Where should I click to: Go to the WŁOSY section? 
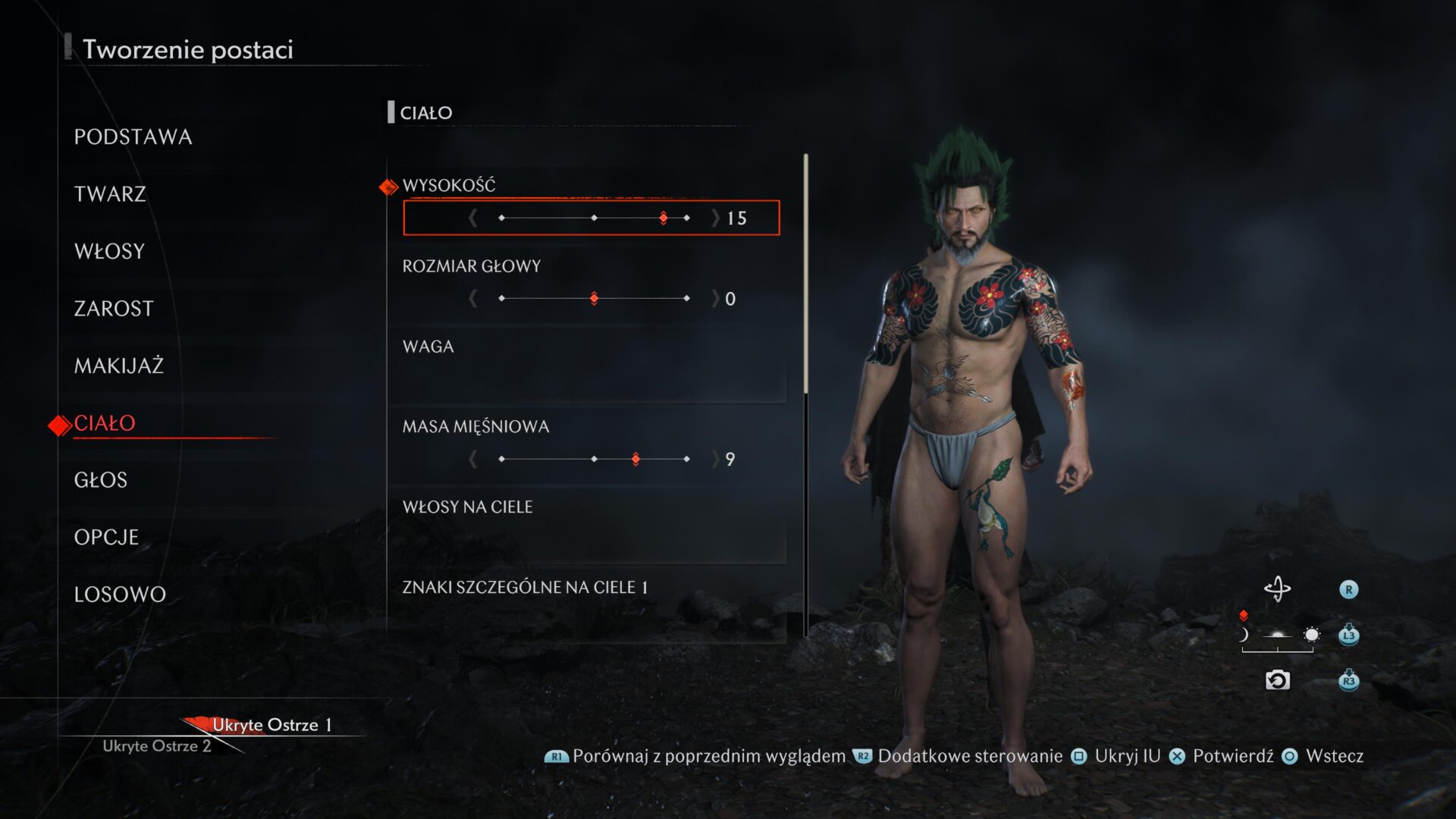coord(109,252)
